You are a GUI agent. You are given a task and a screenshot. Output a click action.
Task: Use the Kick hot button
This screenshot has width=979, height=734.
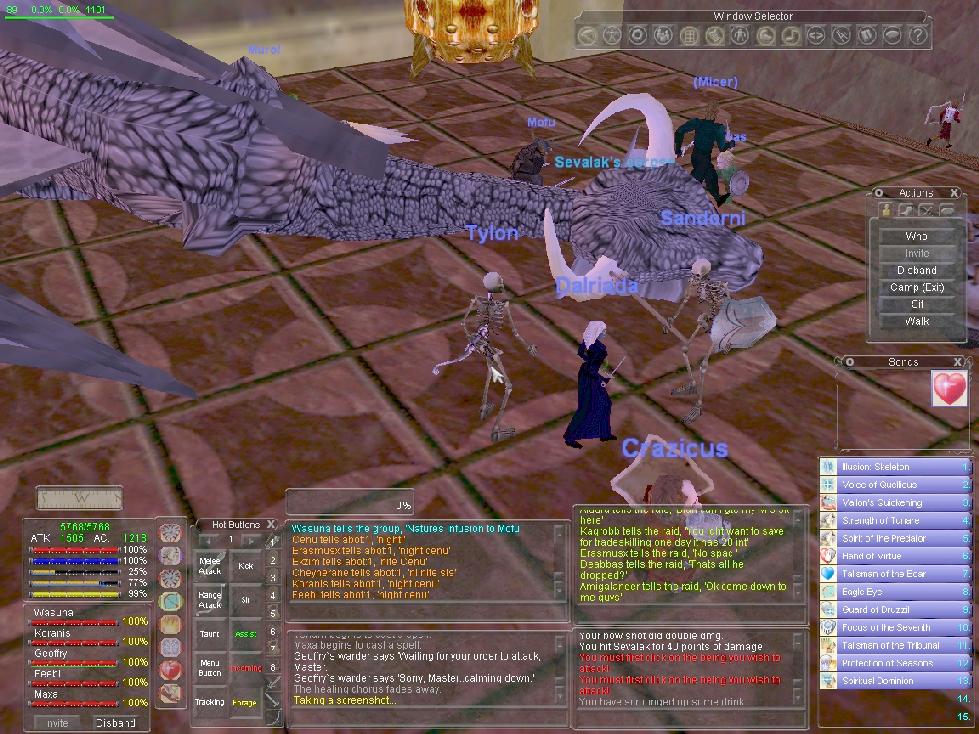point(245,566)
